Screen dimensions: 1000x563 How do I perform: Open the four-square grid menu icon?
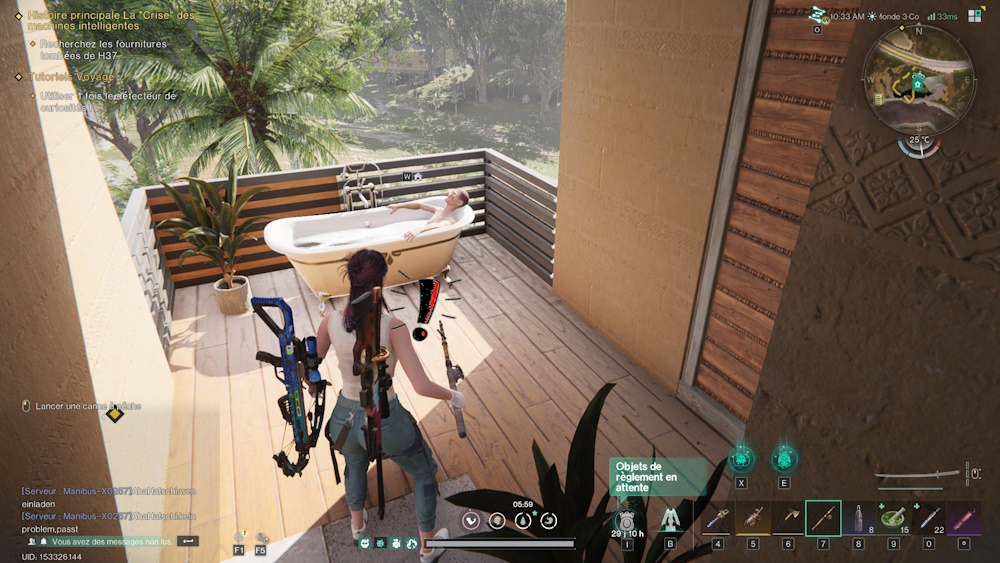pos(975,16)
